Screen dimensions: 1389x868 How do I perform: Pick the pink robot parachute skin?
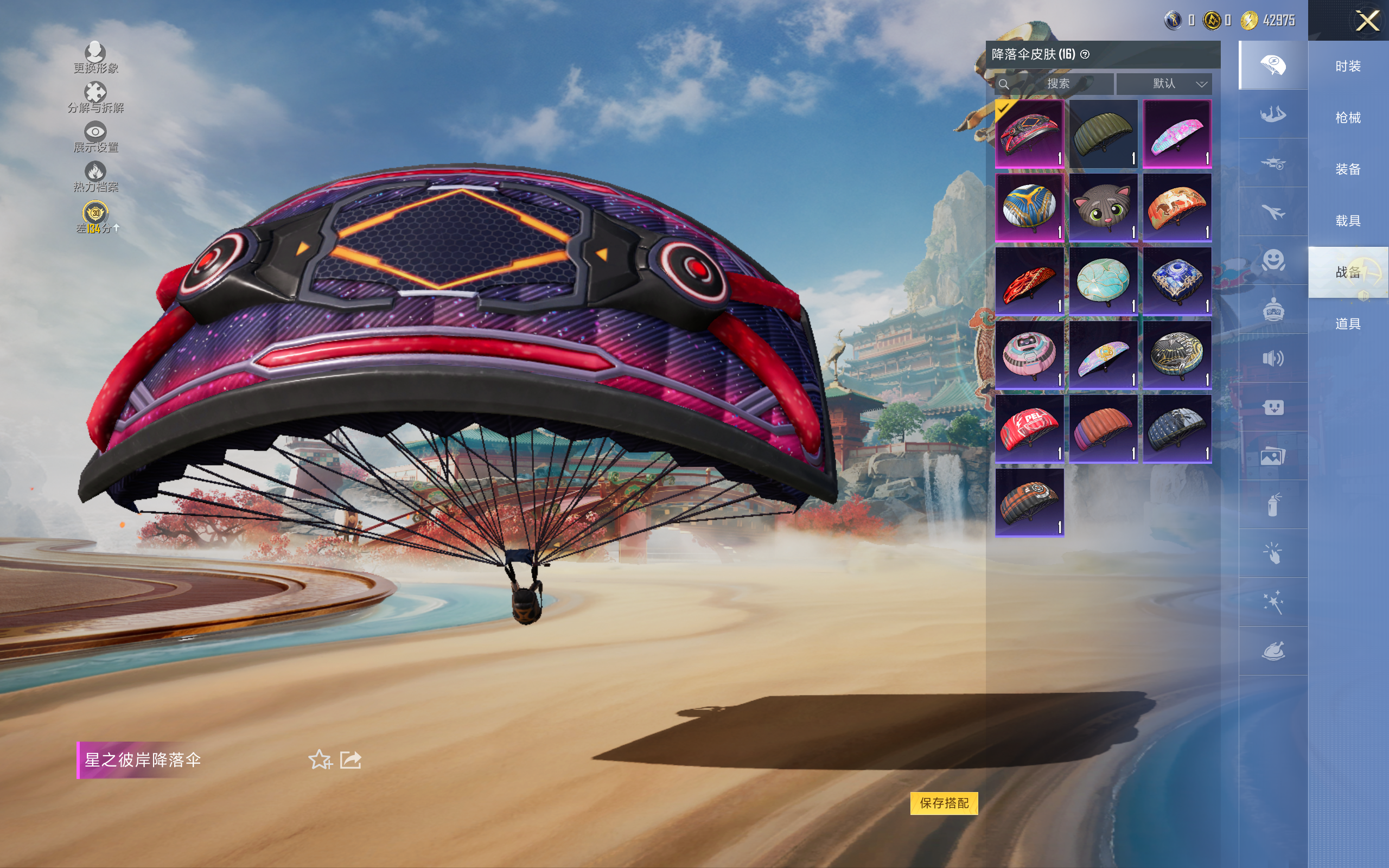point(1029,355)
